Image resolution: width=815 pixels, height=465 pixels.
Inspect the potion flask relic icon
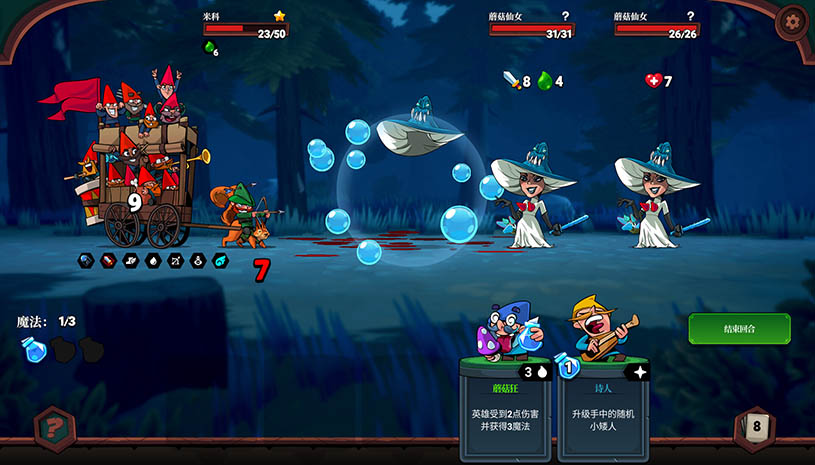tap(199, 261)
